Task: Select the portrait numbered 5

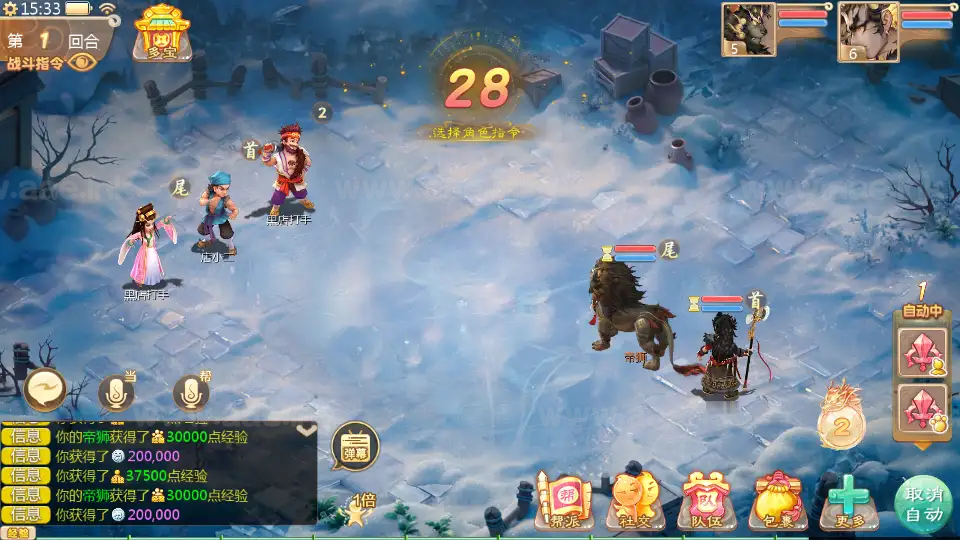Action: coord(748,29)
